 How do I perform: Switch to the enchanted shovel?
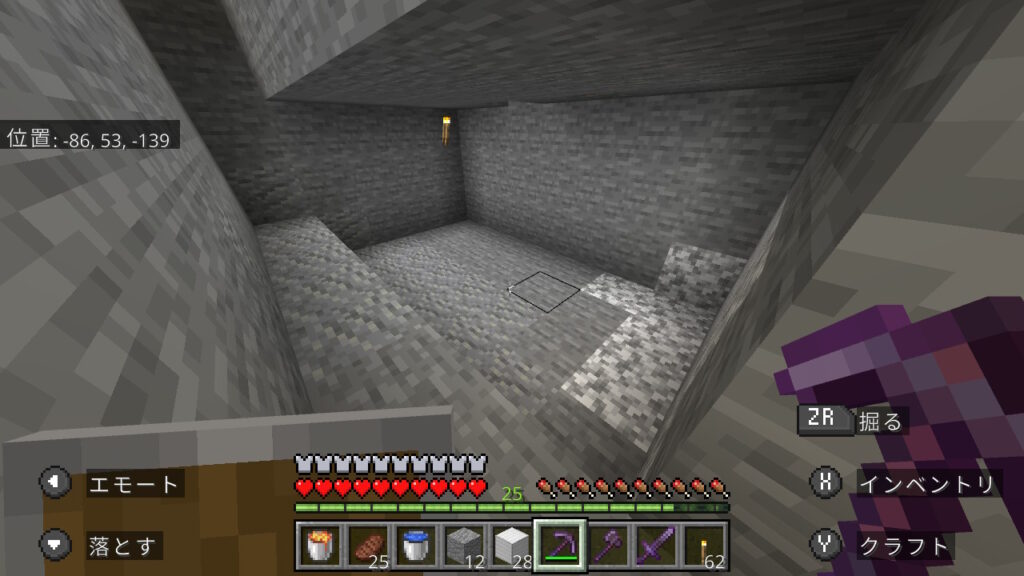[x=608, y=546]
